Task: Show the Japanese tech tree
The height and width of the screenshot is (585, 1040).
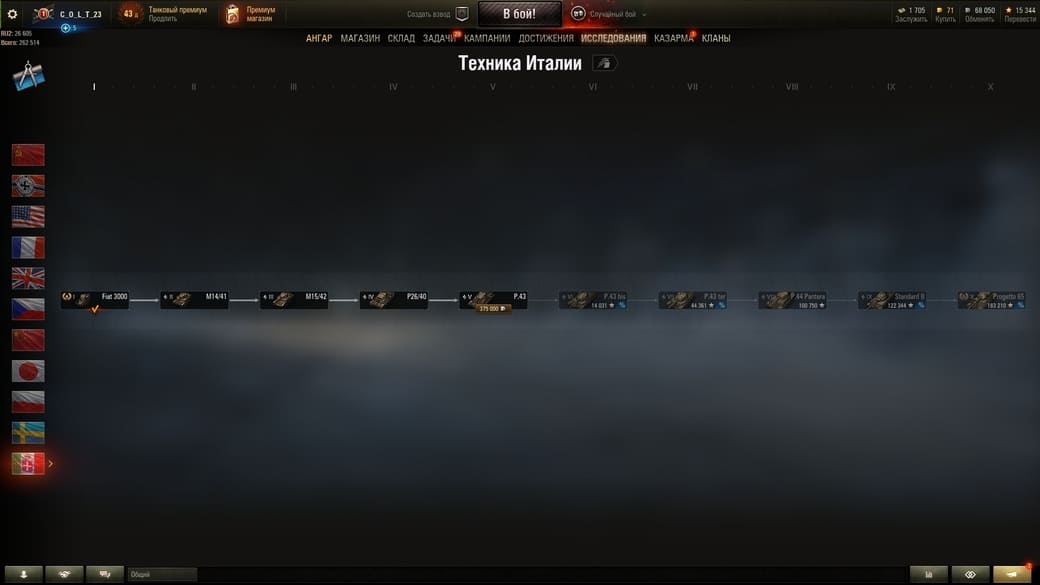Action: pos(28,371)
